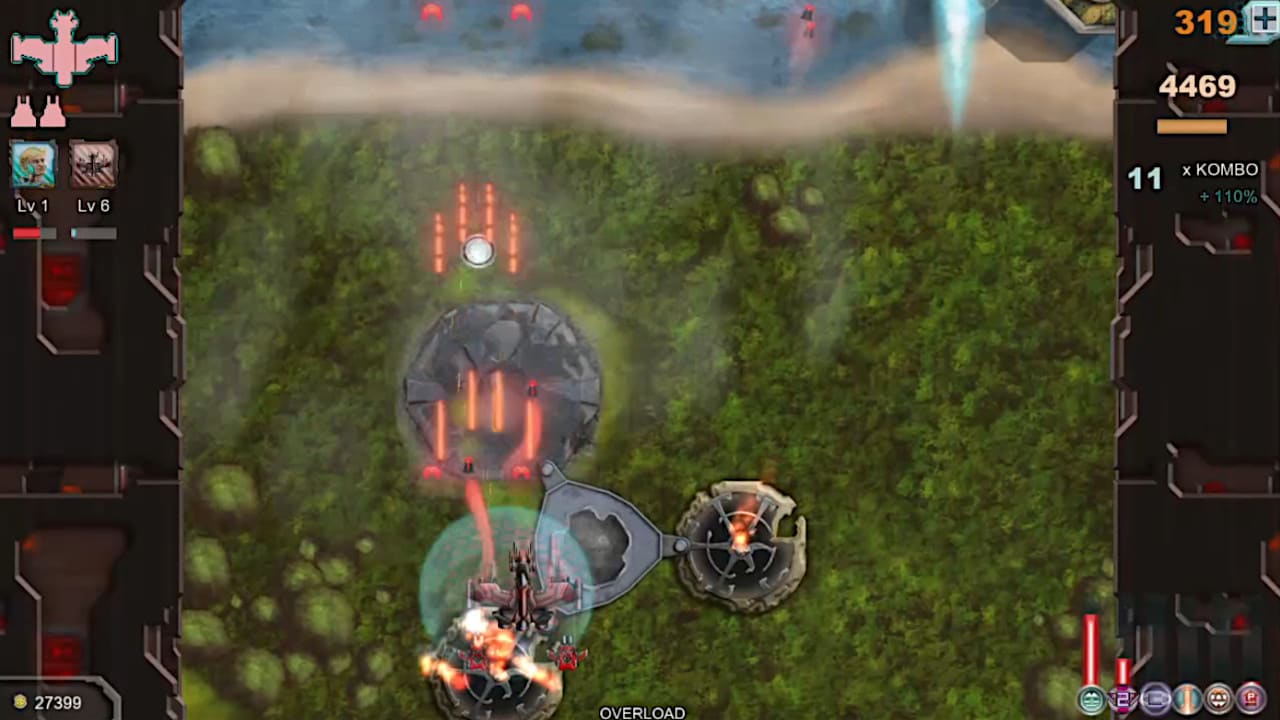
Task: Click the OVERLOAD label
Action: coord(642,713)
